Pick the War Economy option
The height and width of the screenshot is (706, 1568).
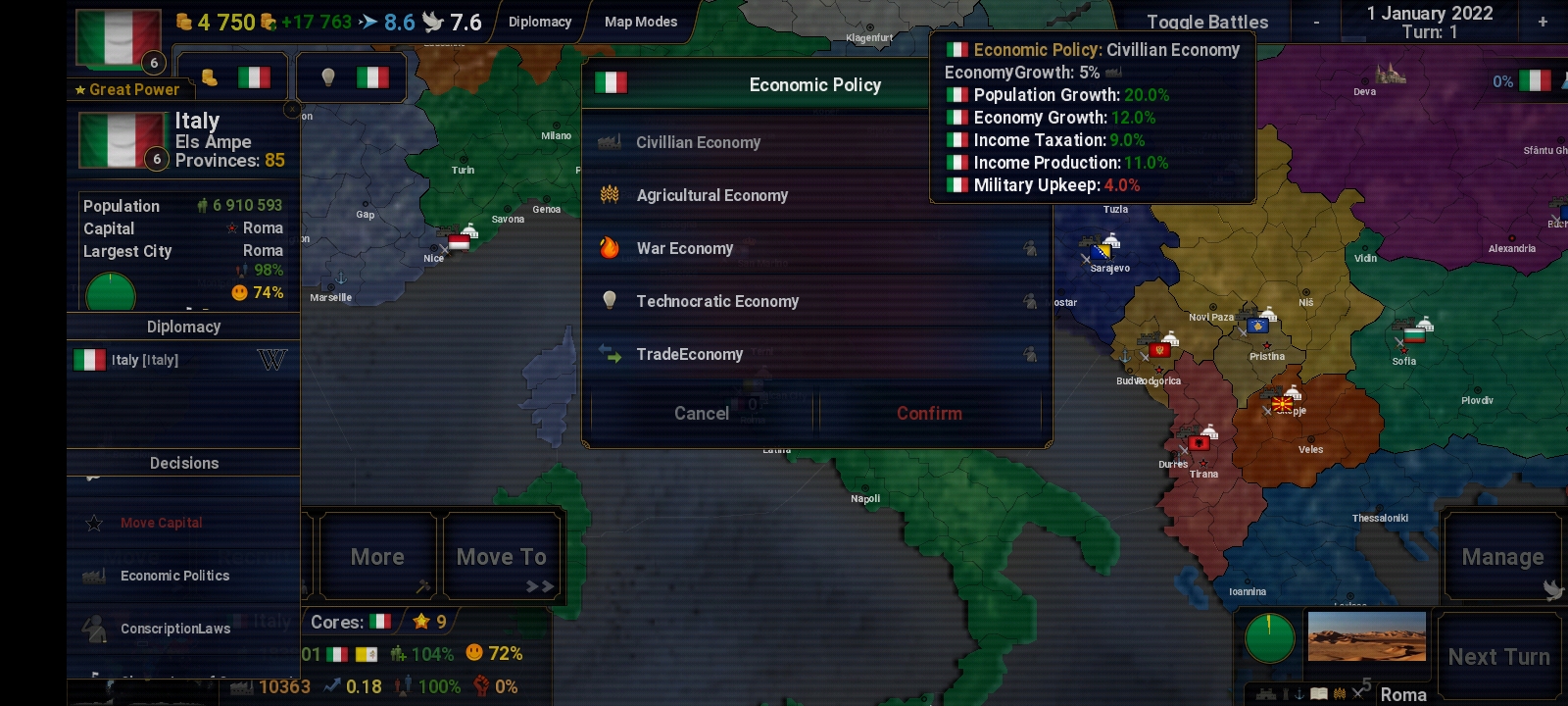(684, 248)
